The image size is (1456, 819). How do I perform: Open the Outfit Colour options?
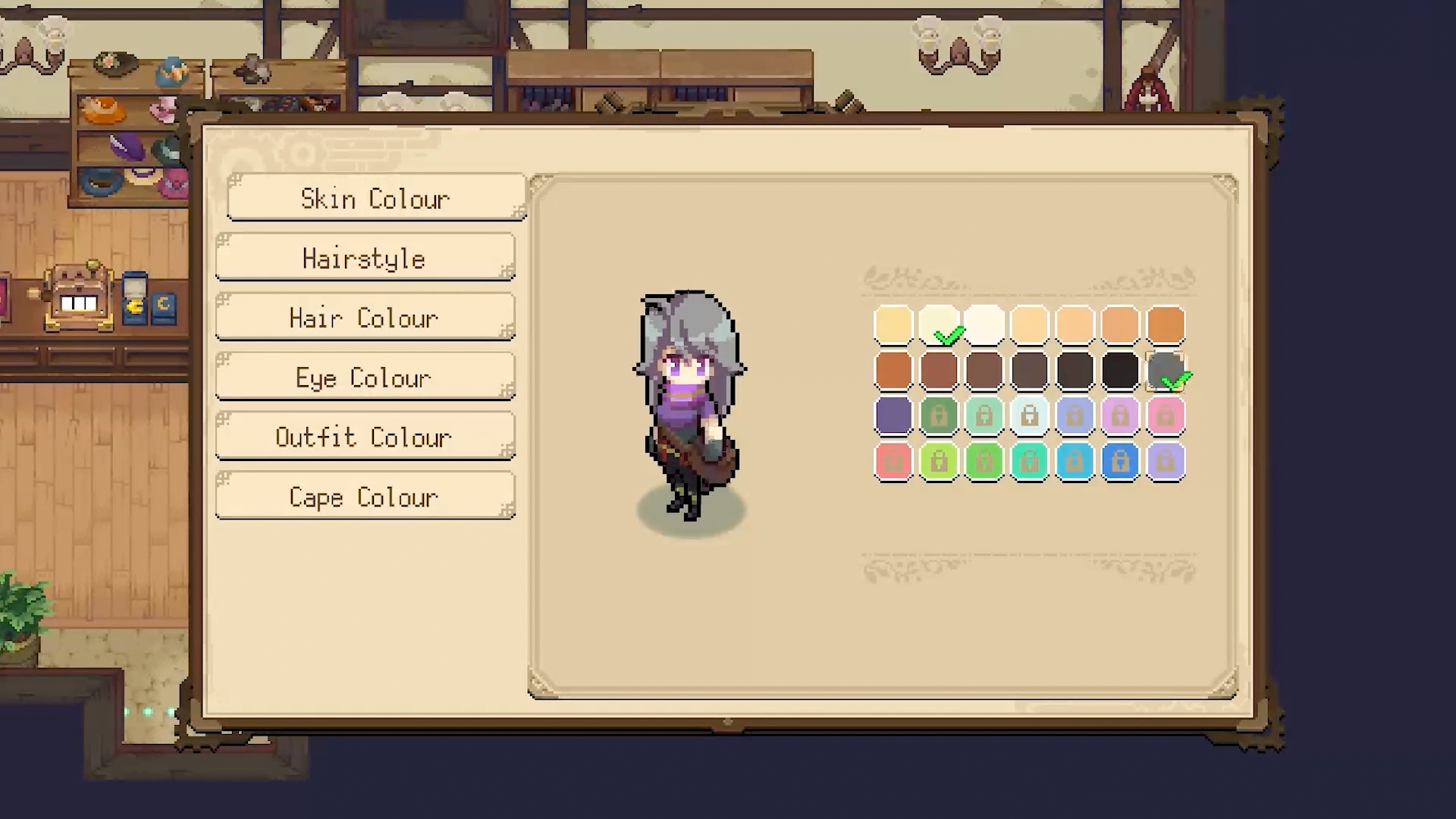(365, 438)
